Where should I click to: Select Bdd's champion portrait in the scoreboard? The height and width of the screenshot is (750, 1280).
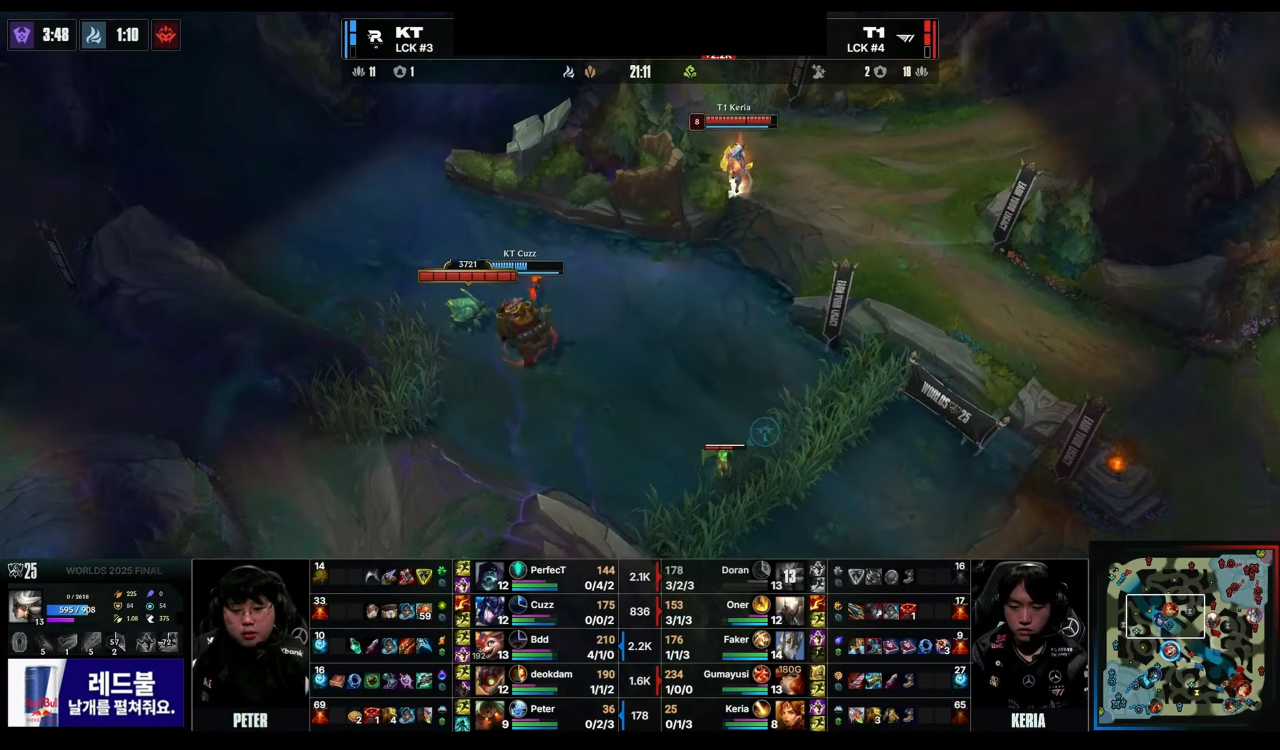[490, 645]
